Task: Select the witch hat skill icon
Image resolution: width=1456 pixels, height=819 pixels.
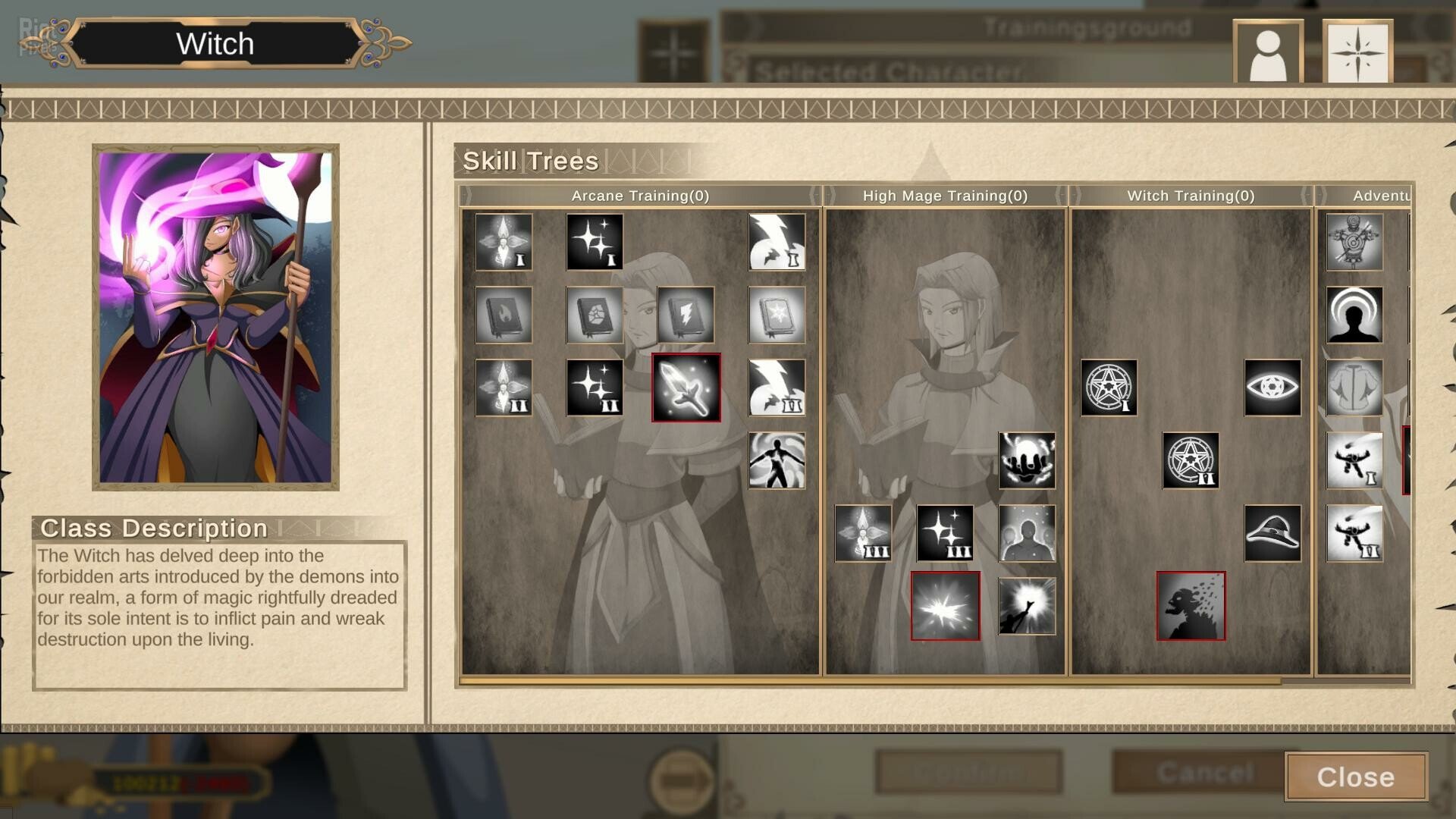Action: click(1272, 535)
